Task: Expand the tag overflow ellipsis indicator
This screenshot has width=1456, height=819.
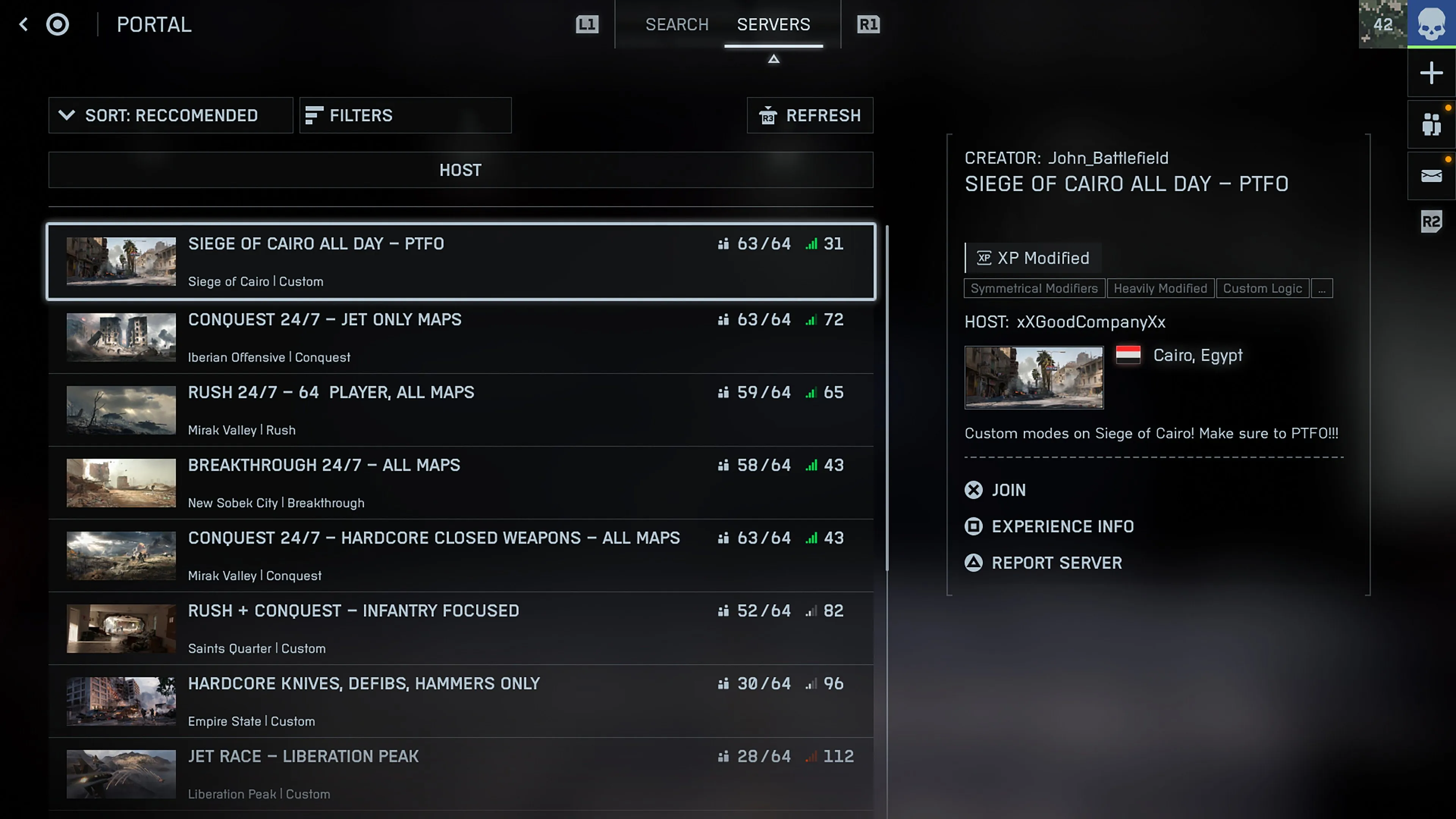Action: (x=1322, y=288)
